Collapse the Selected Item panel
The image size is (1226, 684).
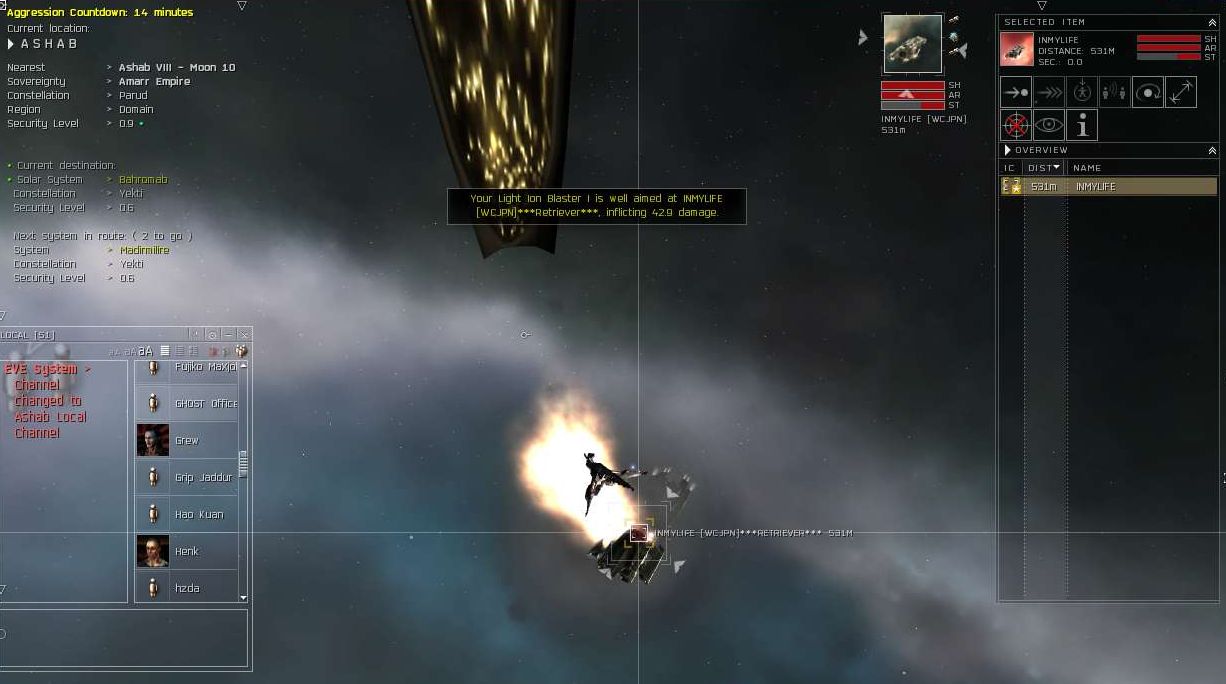[1212, 22]
